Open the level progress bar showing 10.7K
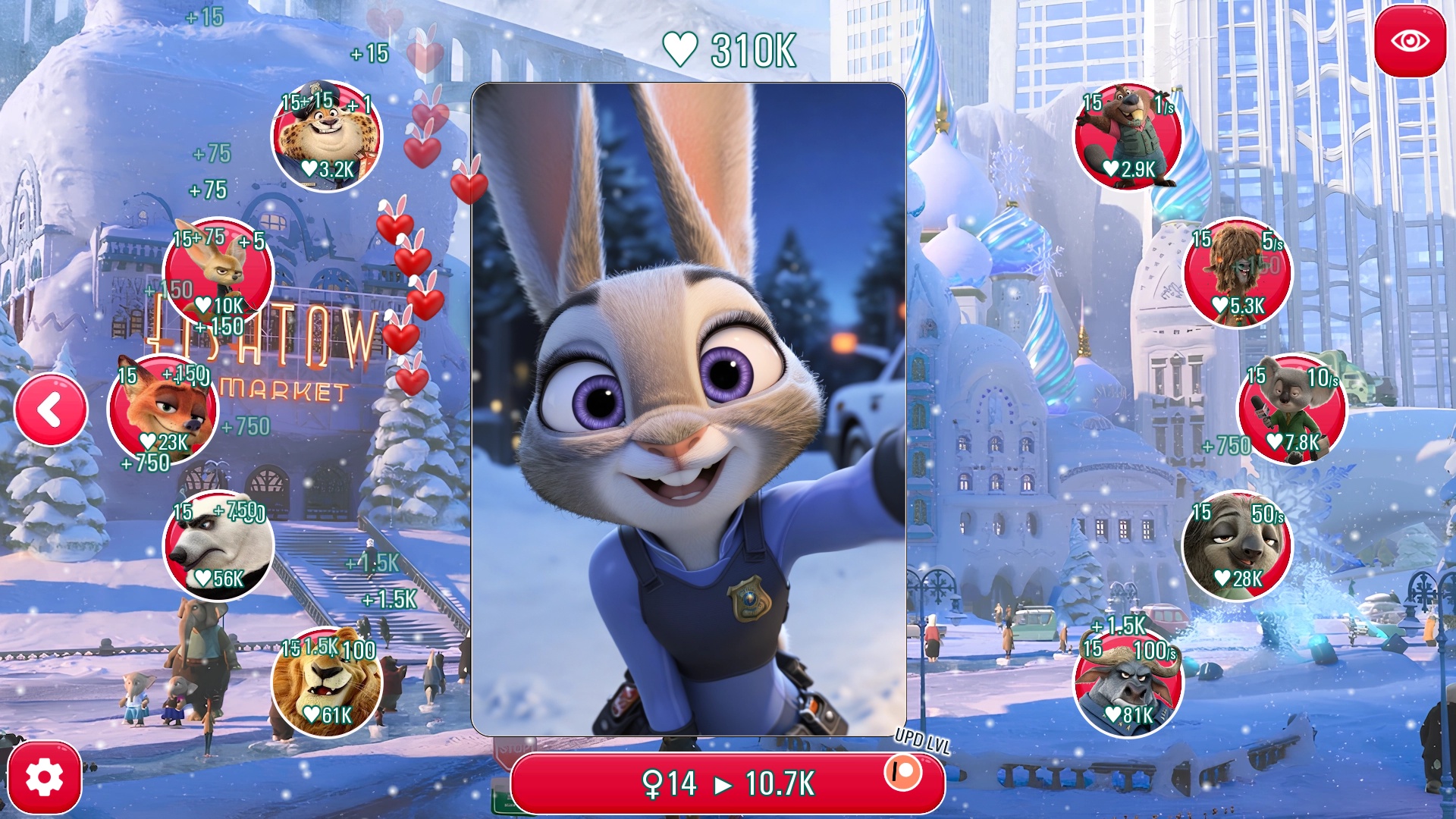The image size is (1456, 819). 728,783
